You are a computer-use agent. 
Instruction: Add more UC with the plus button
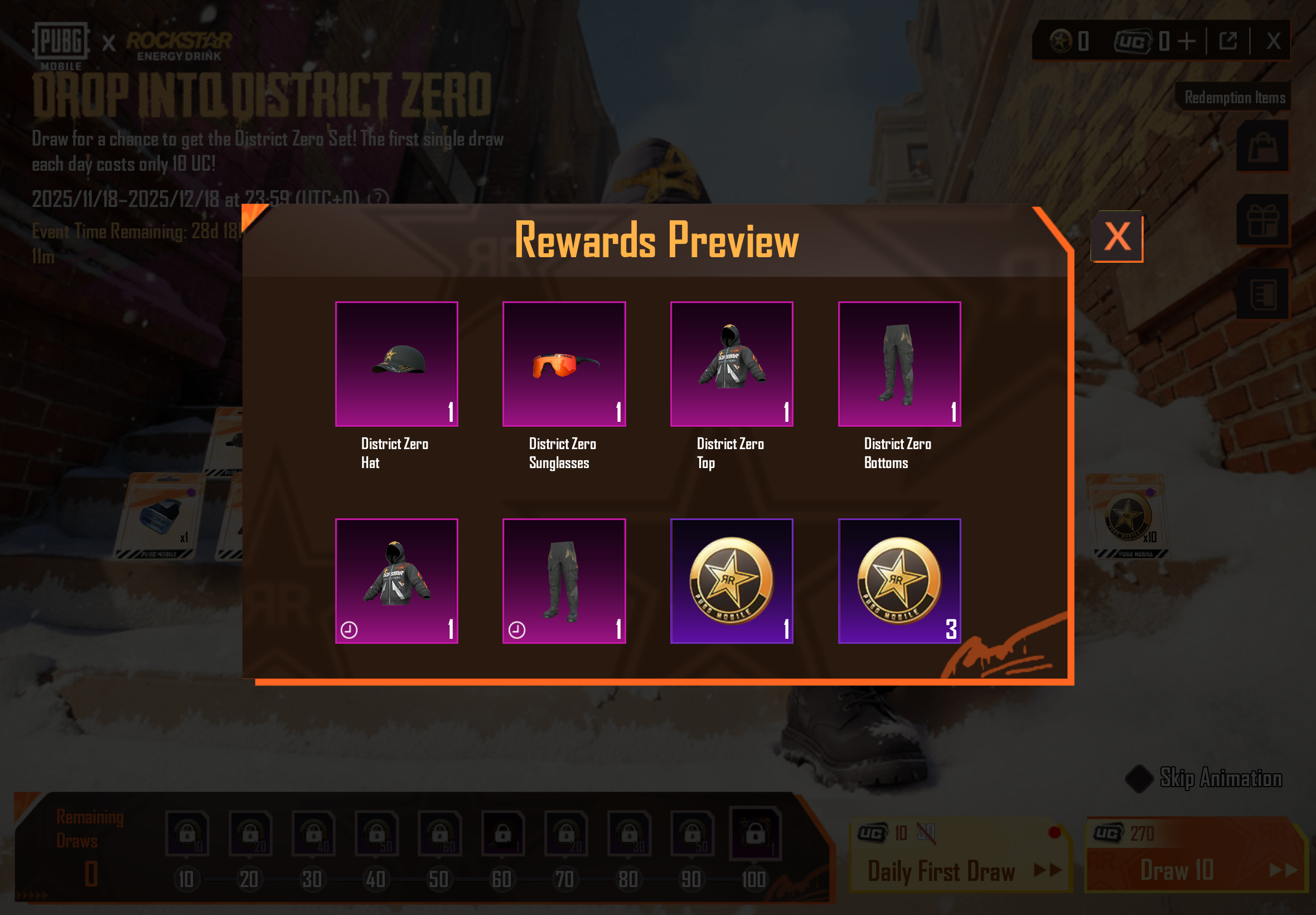click(x=1187, y=41)
